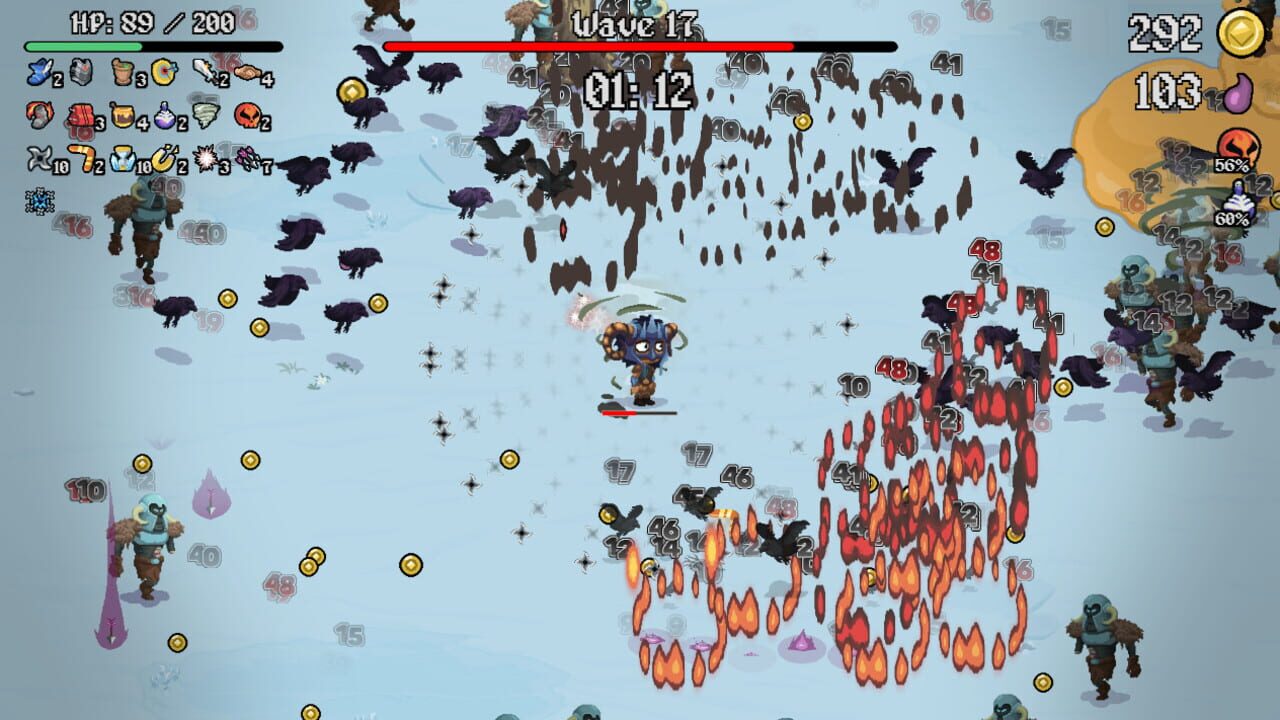1280x720 pixels.
Task: Click the armor chestplate item icon
Action: tap(79, 71)
